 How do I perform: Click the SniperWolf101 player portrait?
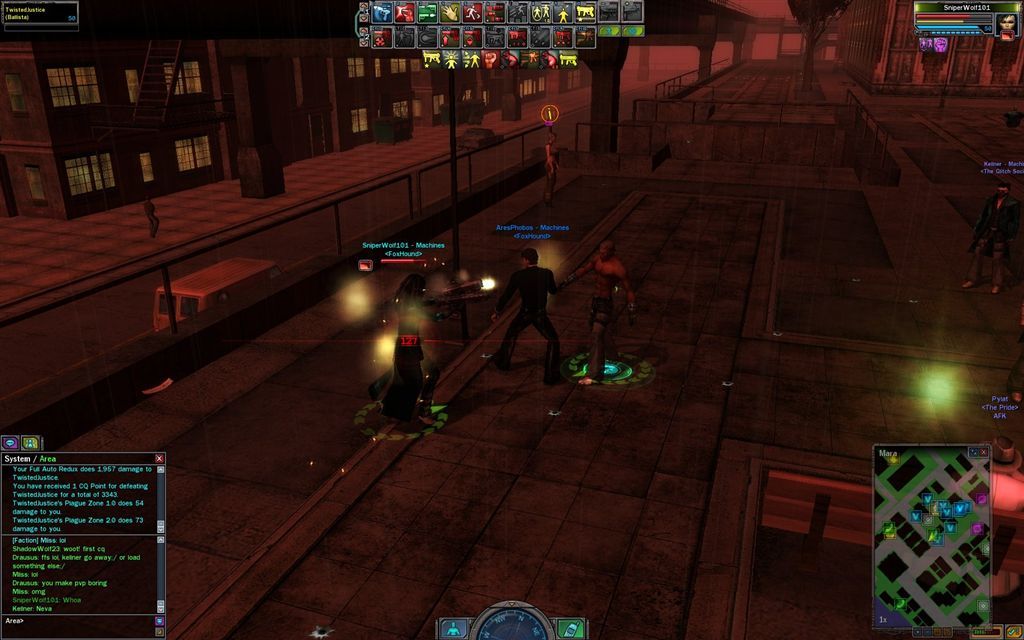(1005, 22)
